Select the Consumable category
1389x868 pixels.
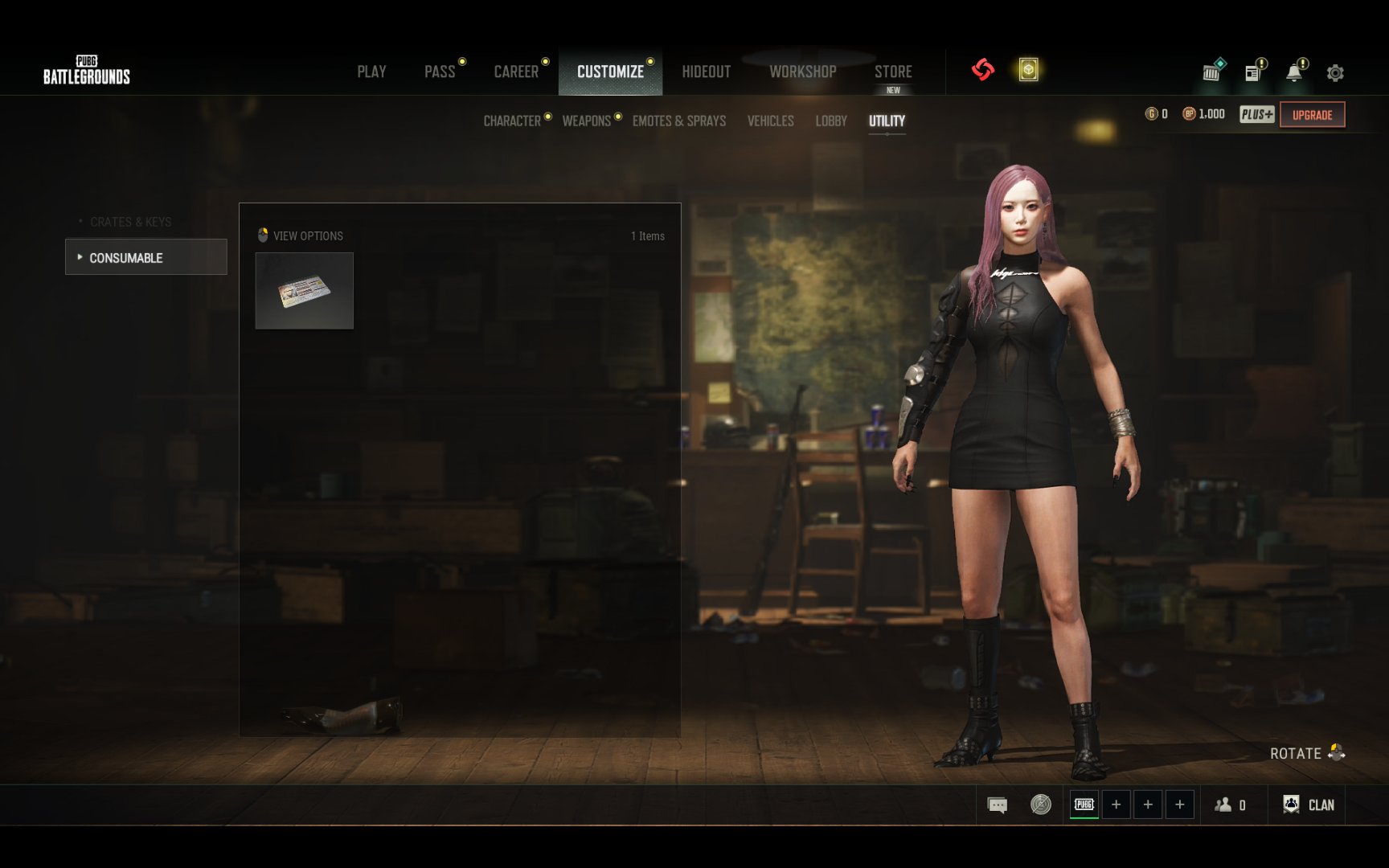click(x=145, y=257)
